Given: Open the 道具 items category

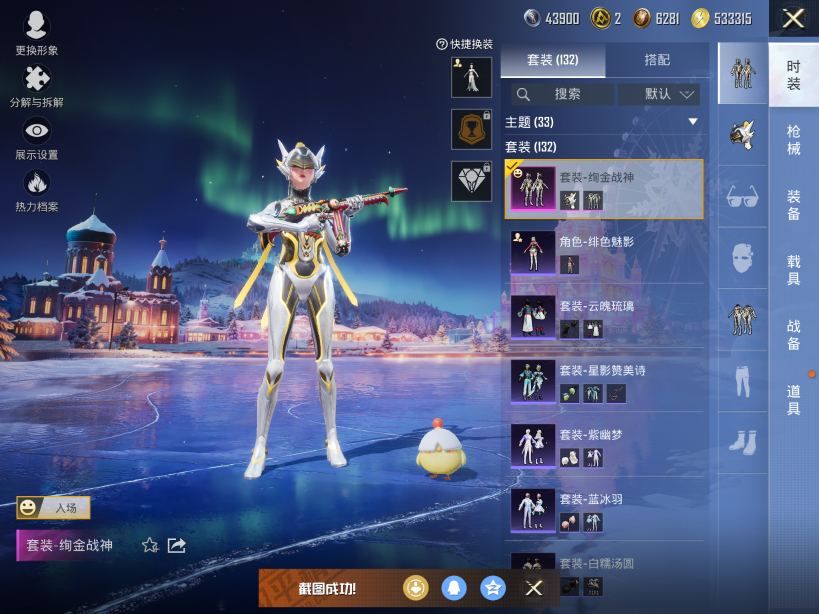Looking at the screenshot, I should coord(793,400).
